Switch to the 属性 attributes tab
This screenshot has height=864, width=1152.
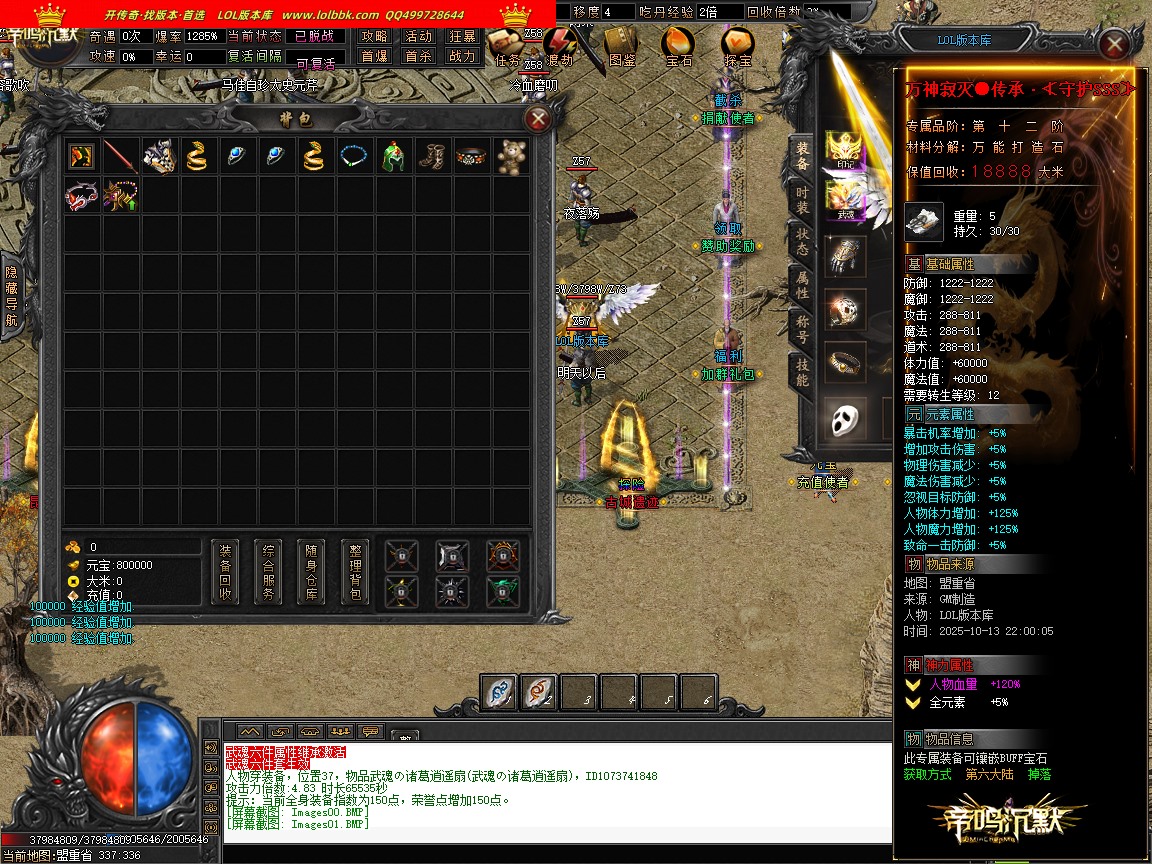coord(802,284)
